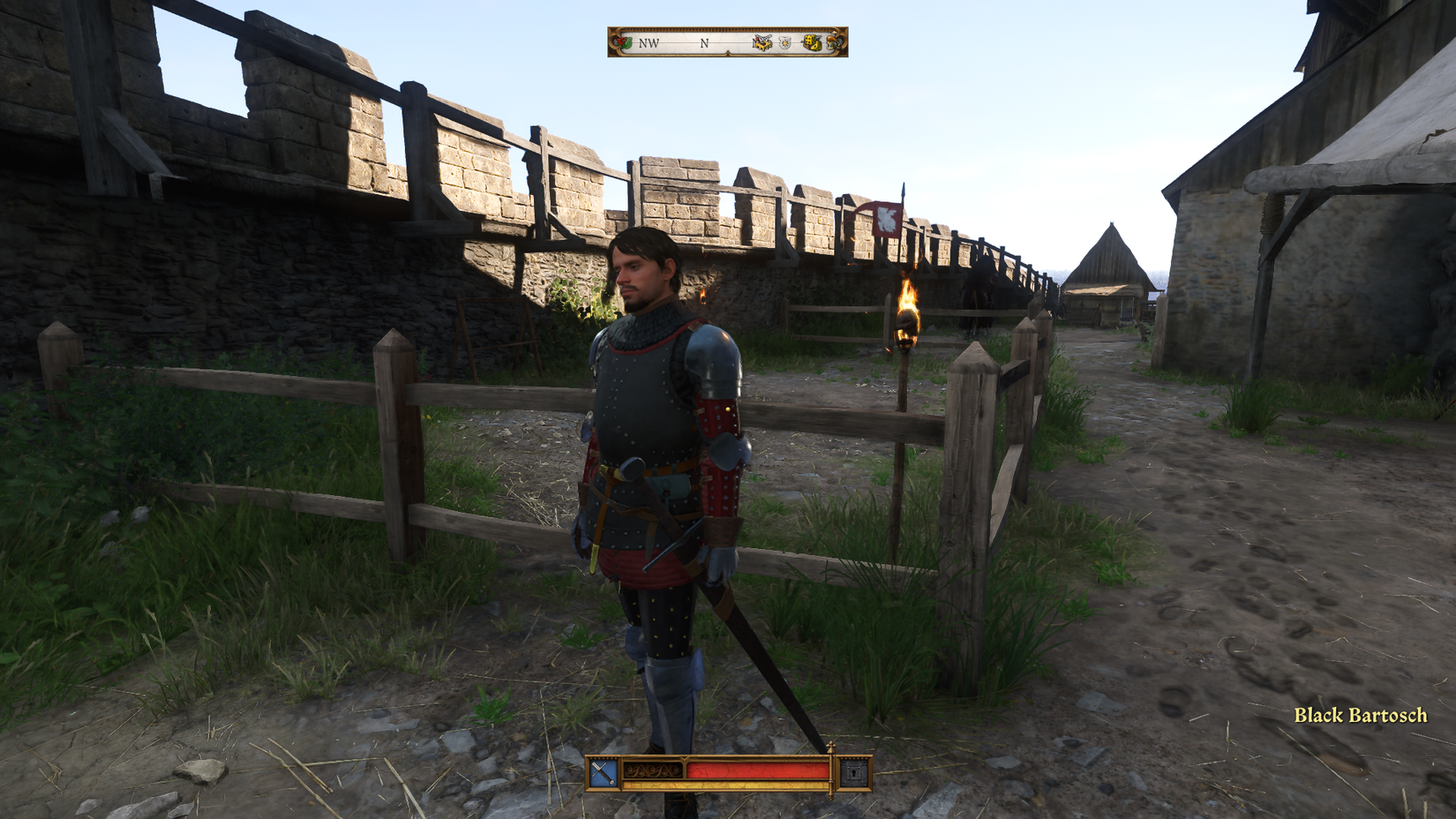The image size is (1456, 819).
Task: Expand the small arrow above the compass edge
Action: (835, 34)
